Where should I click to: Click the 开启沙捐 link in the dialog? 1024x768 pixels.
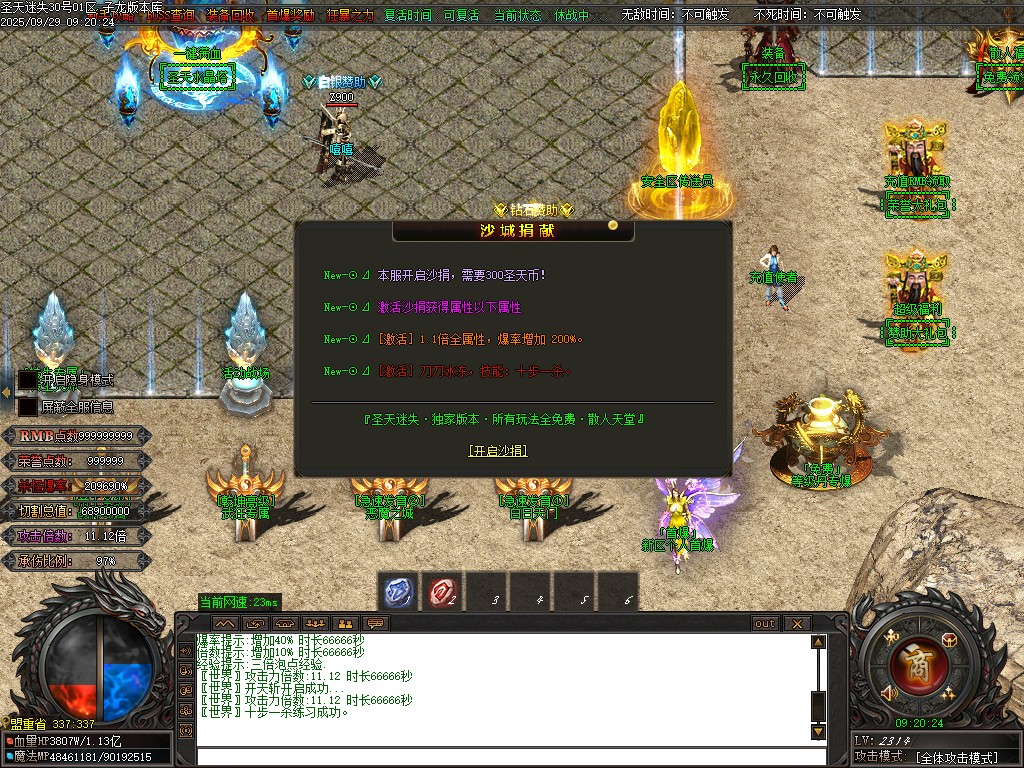click(498, 451)
